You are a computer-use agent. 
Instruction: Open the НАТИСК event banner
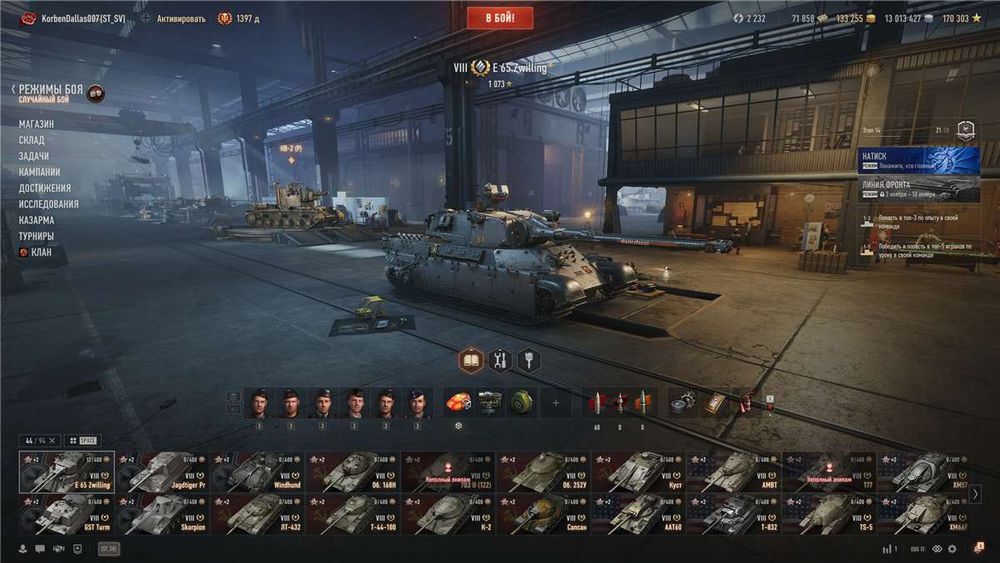(917, 160)
